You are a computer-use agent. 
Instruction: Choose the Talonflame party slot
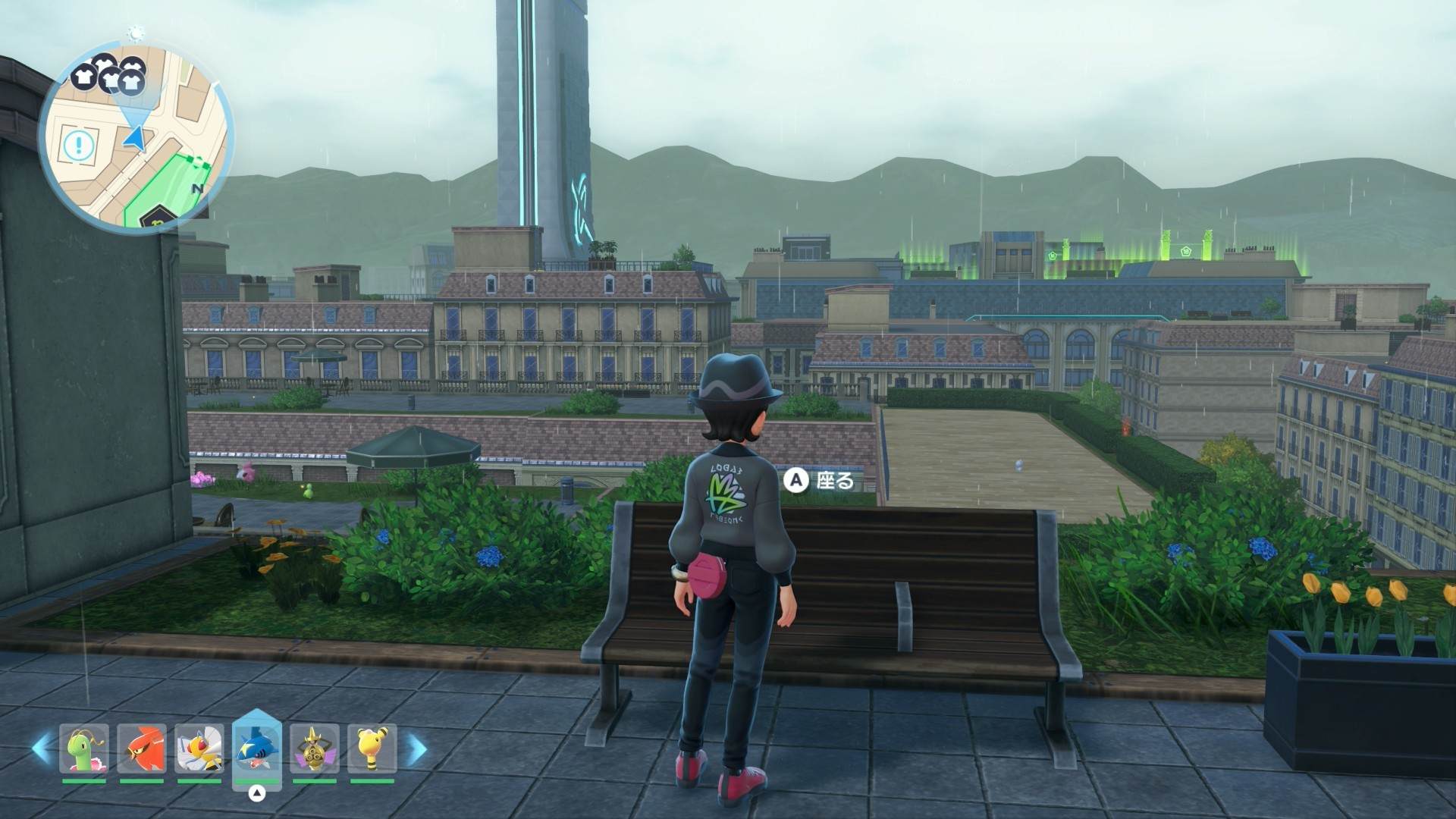[142, 748]
